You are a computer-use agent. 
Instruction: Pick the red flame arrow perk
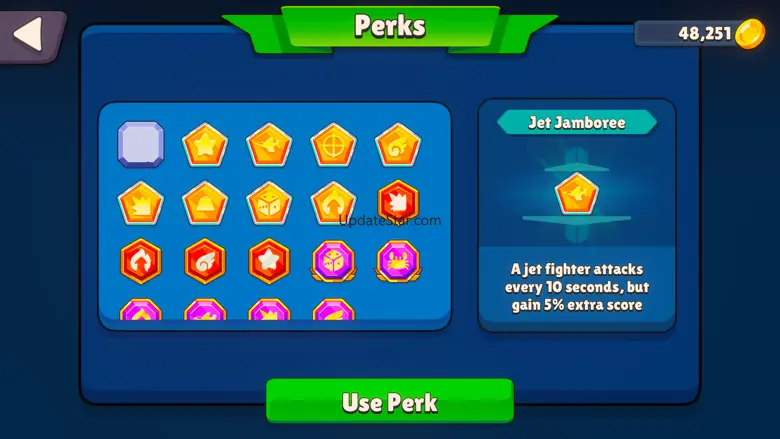click(141, 262)
